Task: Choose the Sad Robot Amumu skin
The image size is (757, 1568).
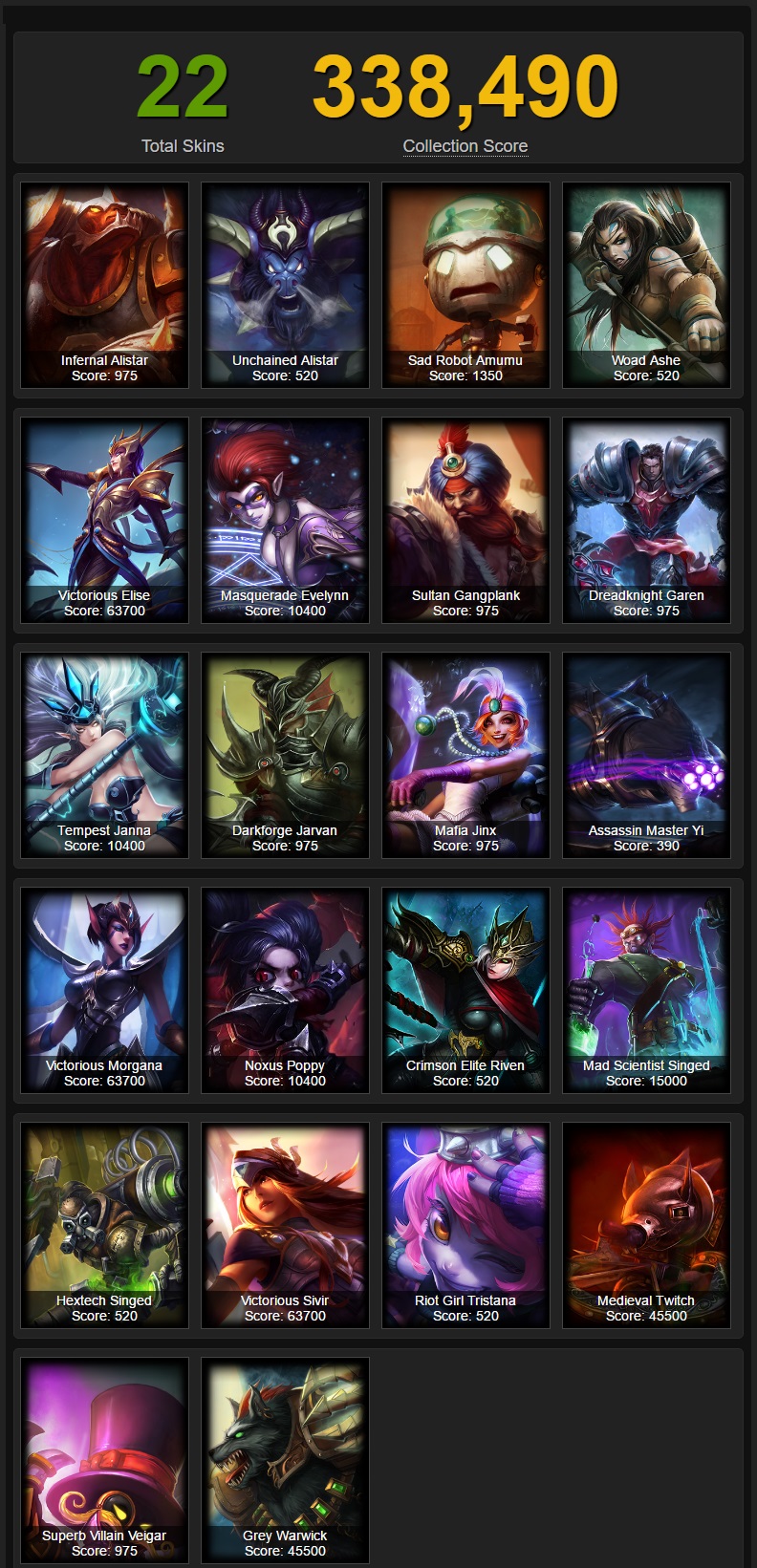Action: coord(465,285)
